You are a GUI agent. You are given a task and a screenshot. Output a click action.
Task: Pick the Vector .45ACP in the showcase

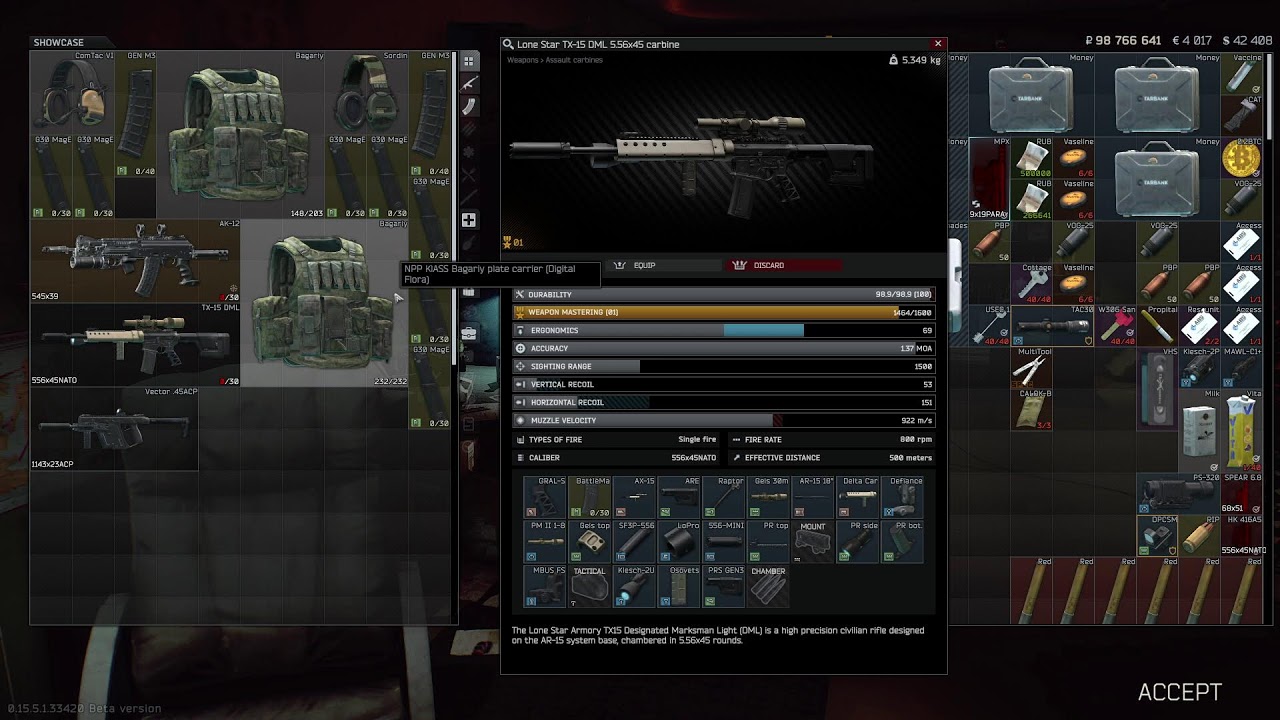[114, 428]
